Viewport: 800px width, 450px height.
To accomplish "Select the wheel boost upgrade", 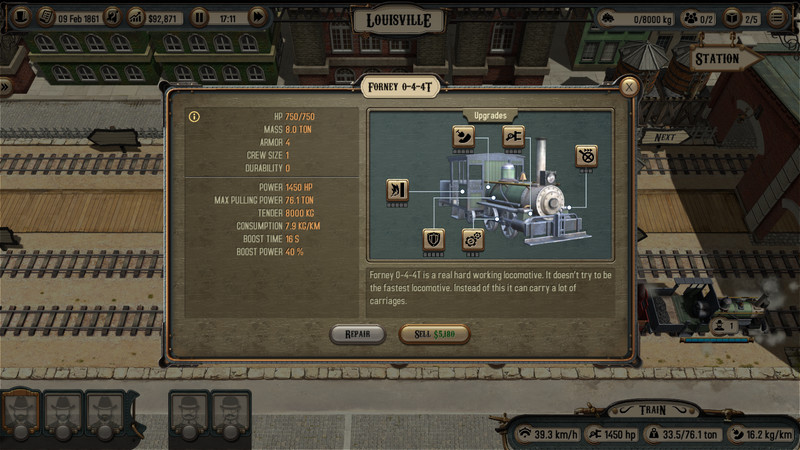I will [586, 156].
